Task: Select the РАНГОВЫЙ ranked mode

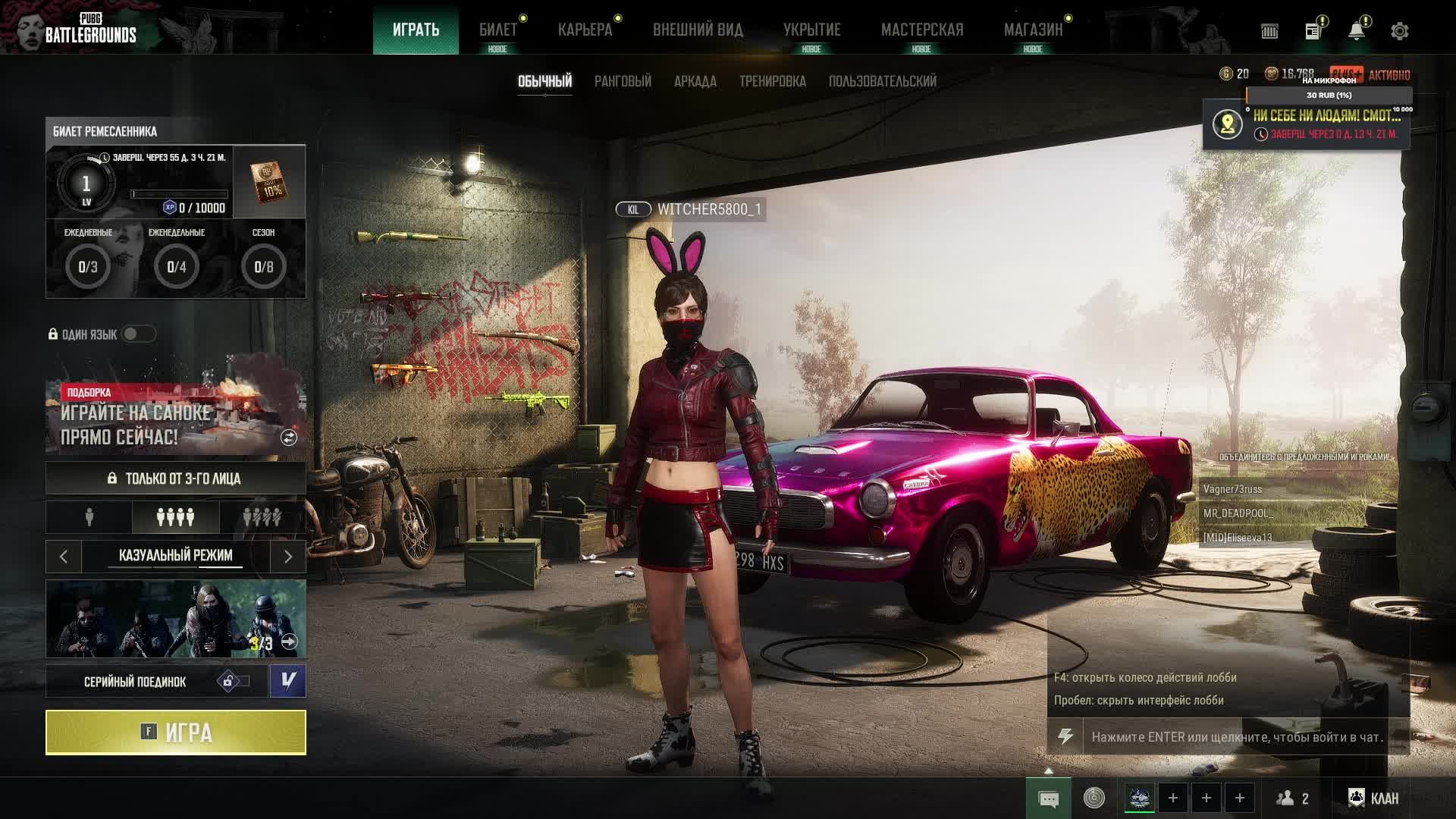Action: click(x=623, y=81)
